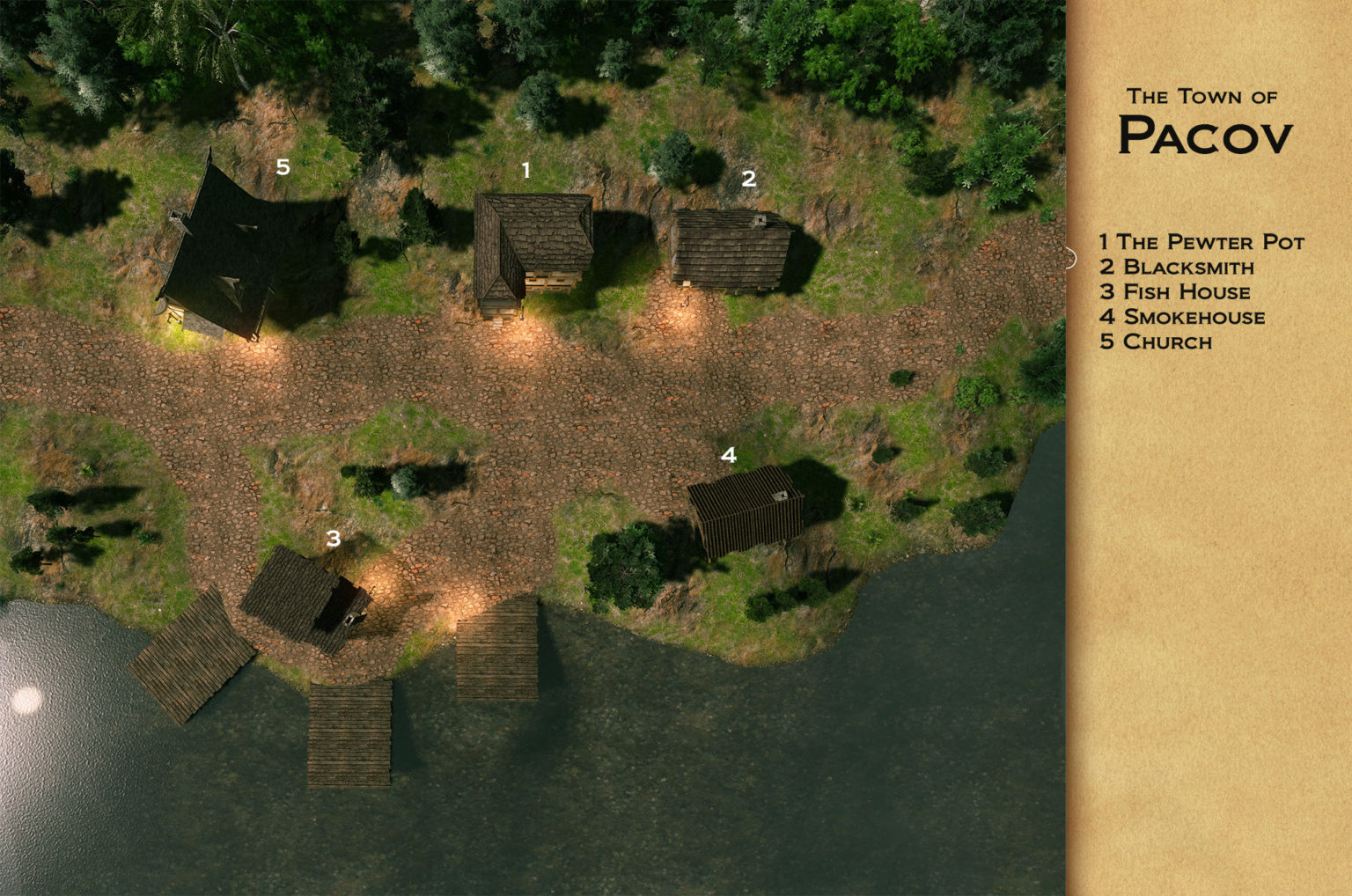Select map marker number 5 by the church
This screenshot has width=1352, height=896.
[x=283, y=166]
